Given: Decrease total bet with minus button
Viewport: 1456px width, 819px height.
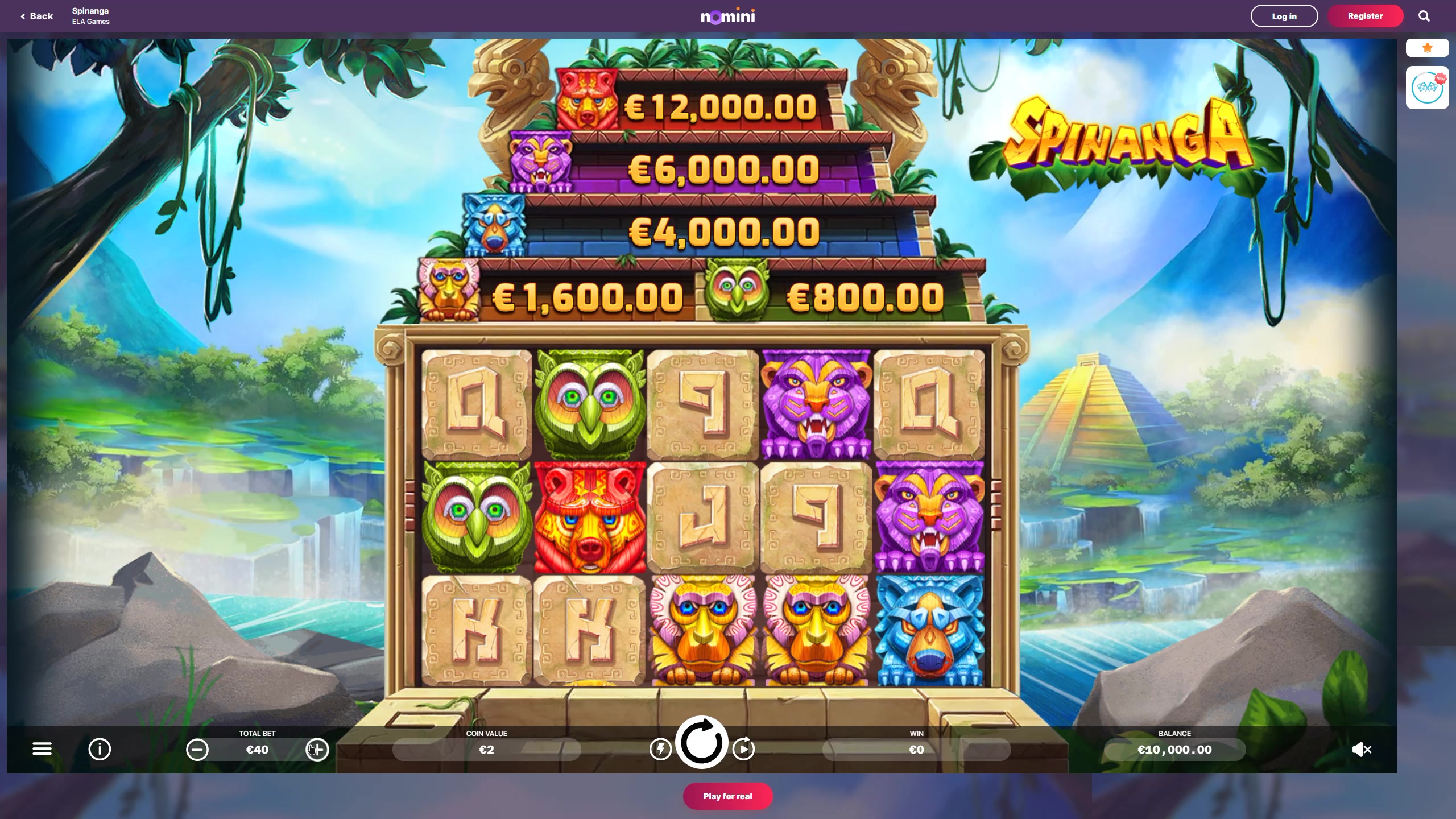Looking at the screenshot, I should [x=197, y=750].
